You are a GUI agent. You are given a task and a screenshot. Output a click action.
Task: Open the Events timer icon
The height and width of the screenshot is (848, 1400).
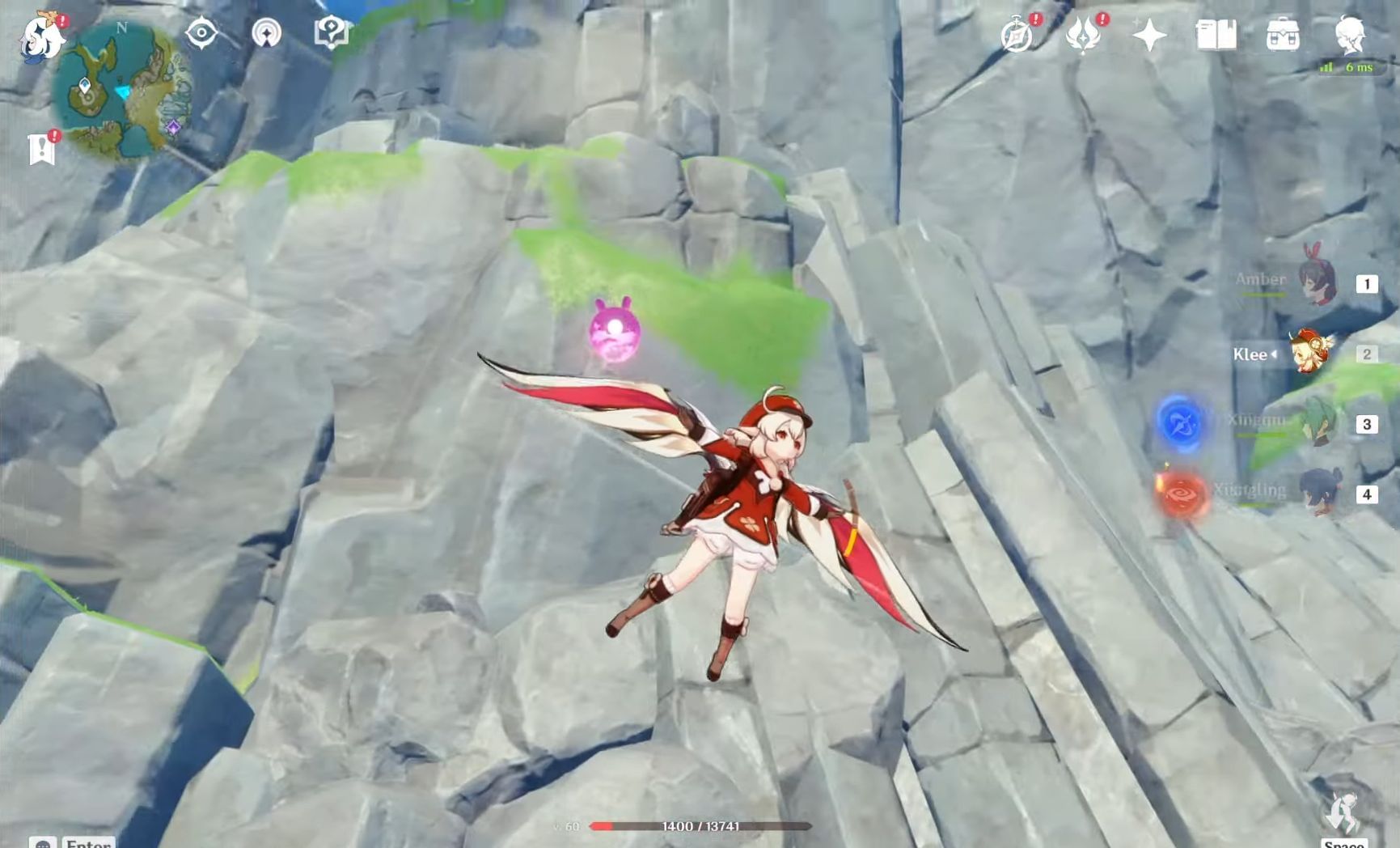pyautogui.click(x=1018, y=34)
